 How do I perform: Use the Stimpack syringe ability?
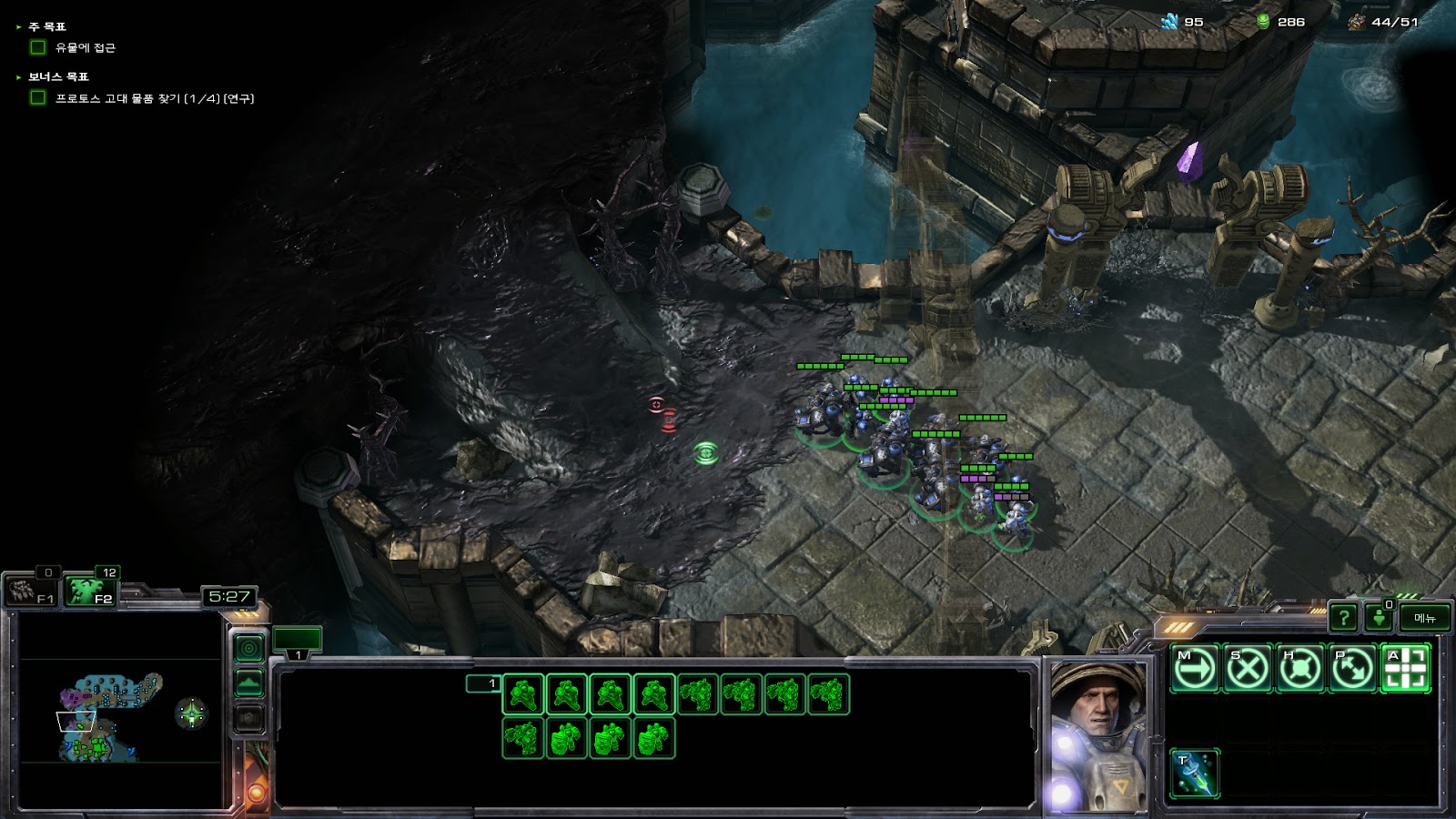[1195, 773]
